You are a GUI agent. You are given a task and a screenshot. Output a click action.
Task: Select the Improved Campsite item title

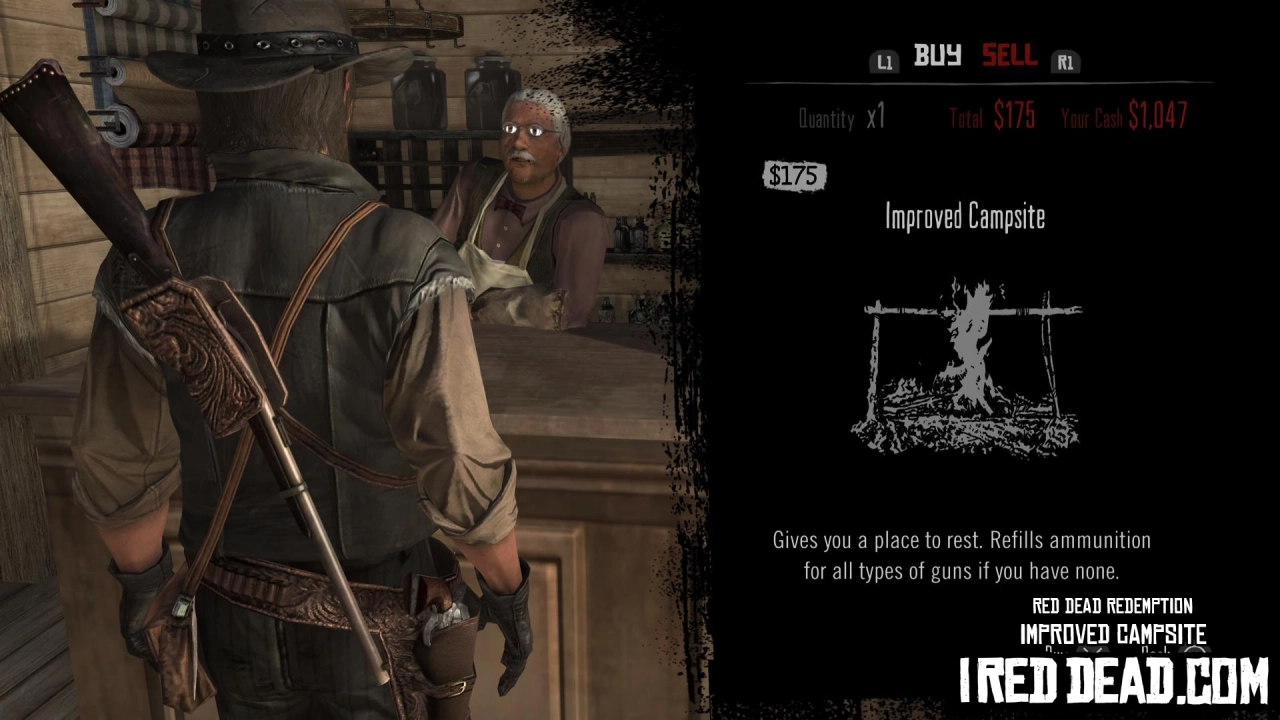(x=964, y=217)
